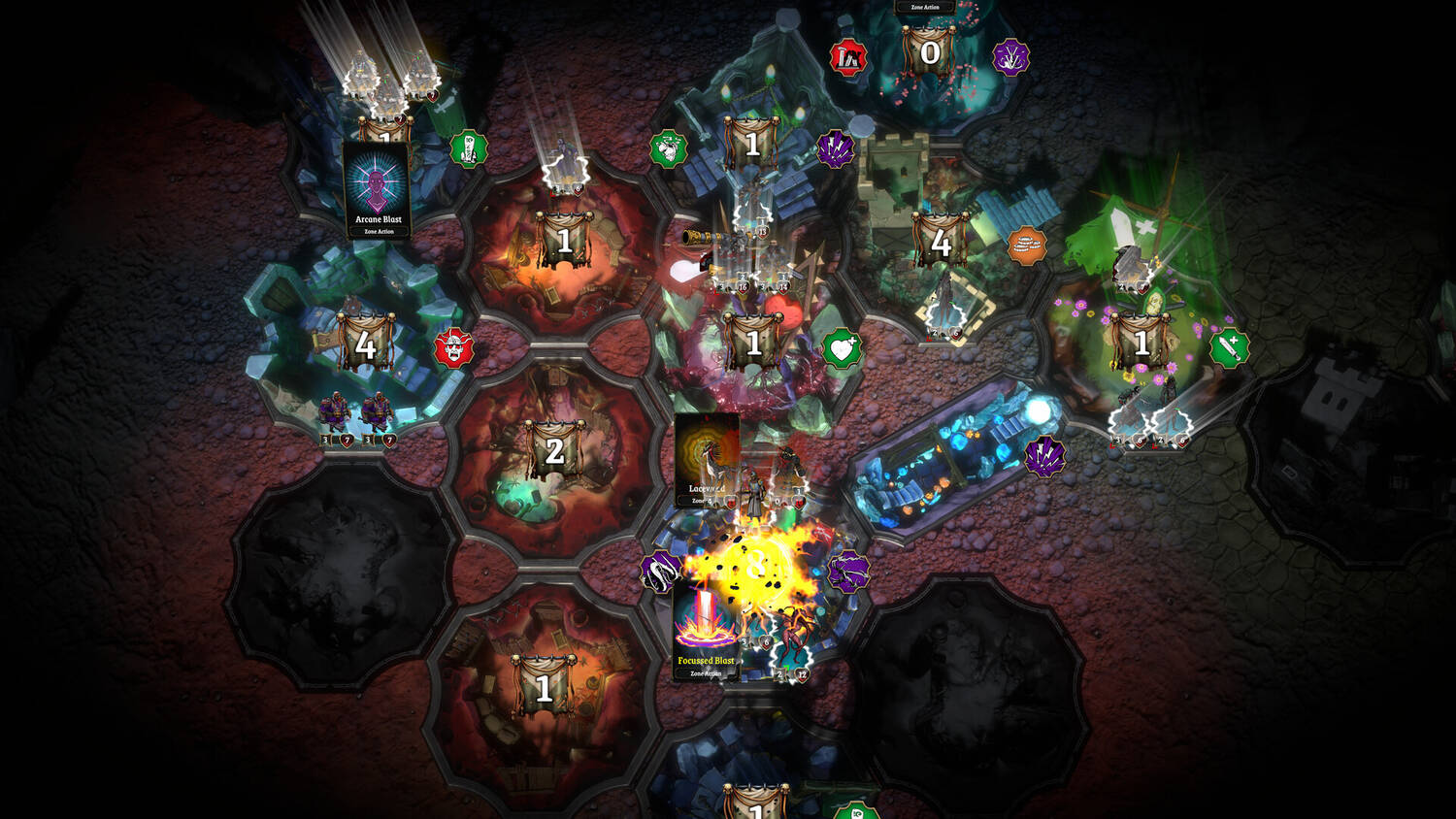Click the red skull-face zone badge

click(x=453, y=347)
